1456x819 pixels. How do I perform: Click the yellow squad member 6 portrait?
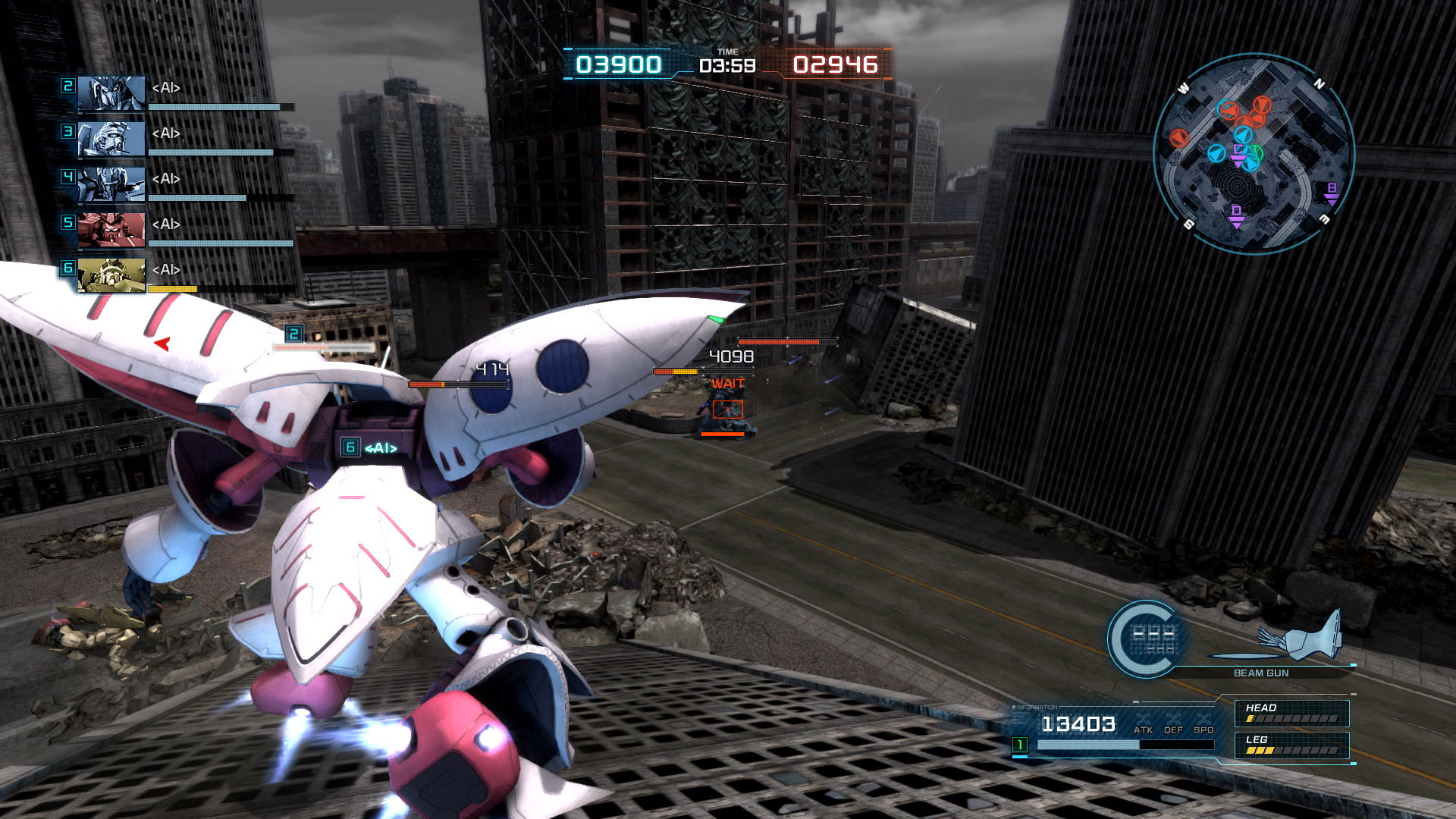(x=111, y=276)
